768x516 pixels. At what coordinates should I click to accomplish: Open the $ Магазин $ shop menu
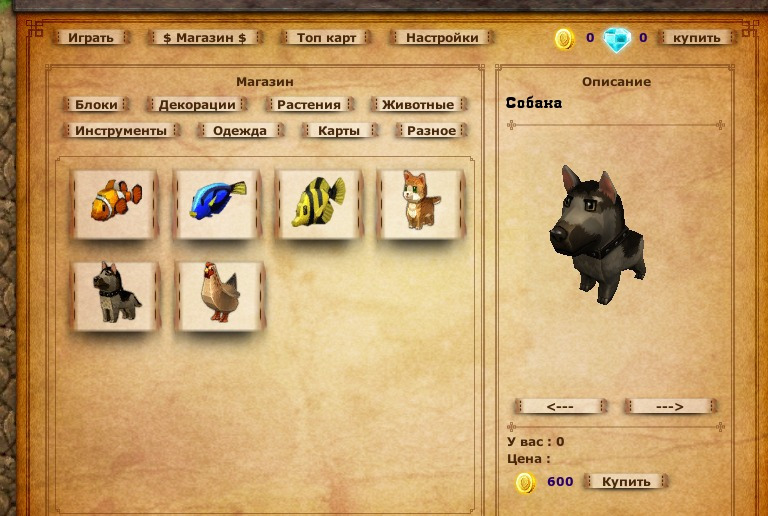pos(204,38)
